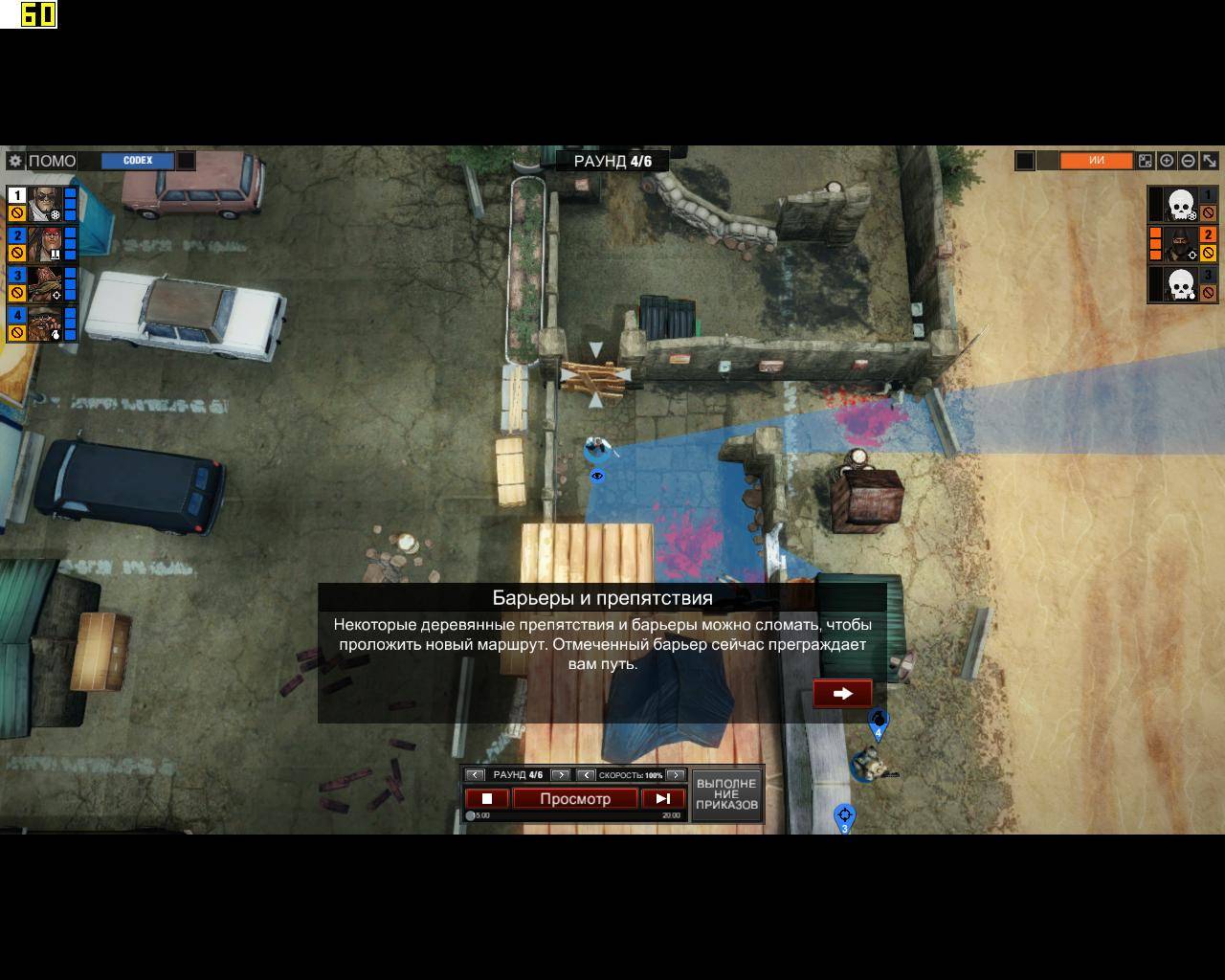This screenshot has height=980, width=1225.
Task: Click the orange ИИ team button
Action: 1096,161
